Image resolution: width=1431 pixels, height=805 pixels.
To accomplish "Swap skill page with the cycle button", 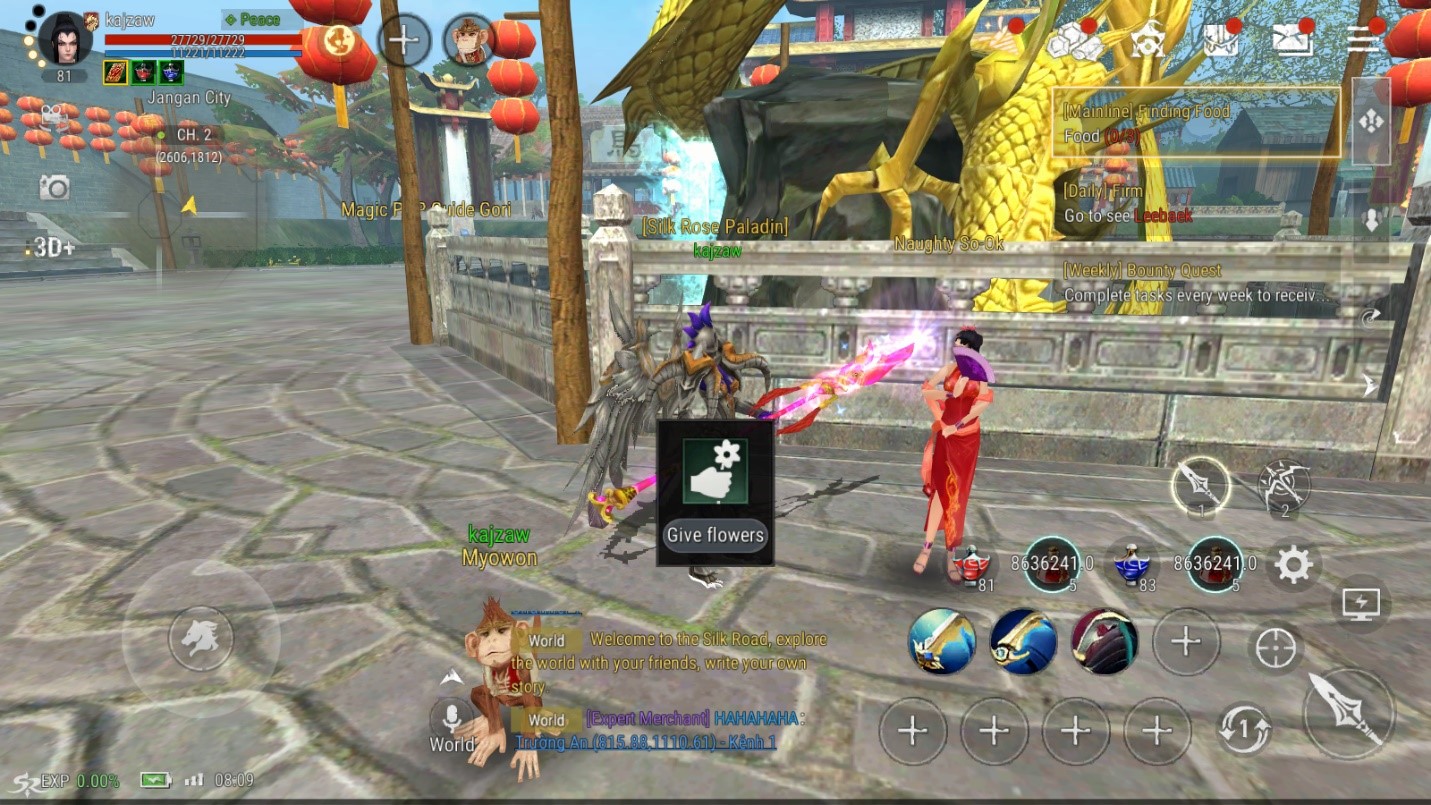I will click(x=1243, y=730).
